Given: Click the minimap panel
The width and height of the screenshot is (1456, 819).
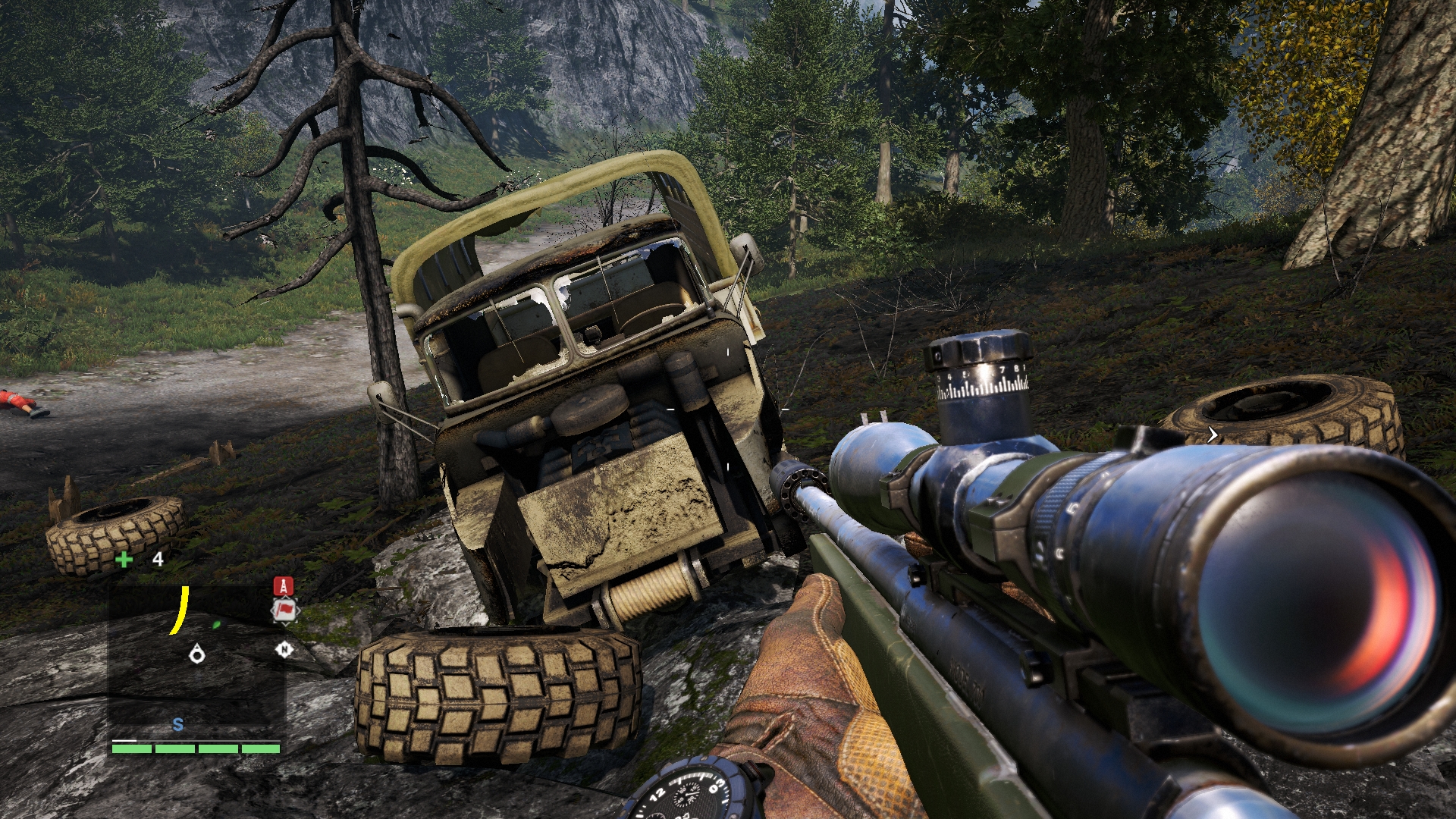Looking at the screenshot, I should point(197,660).
